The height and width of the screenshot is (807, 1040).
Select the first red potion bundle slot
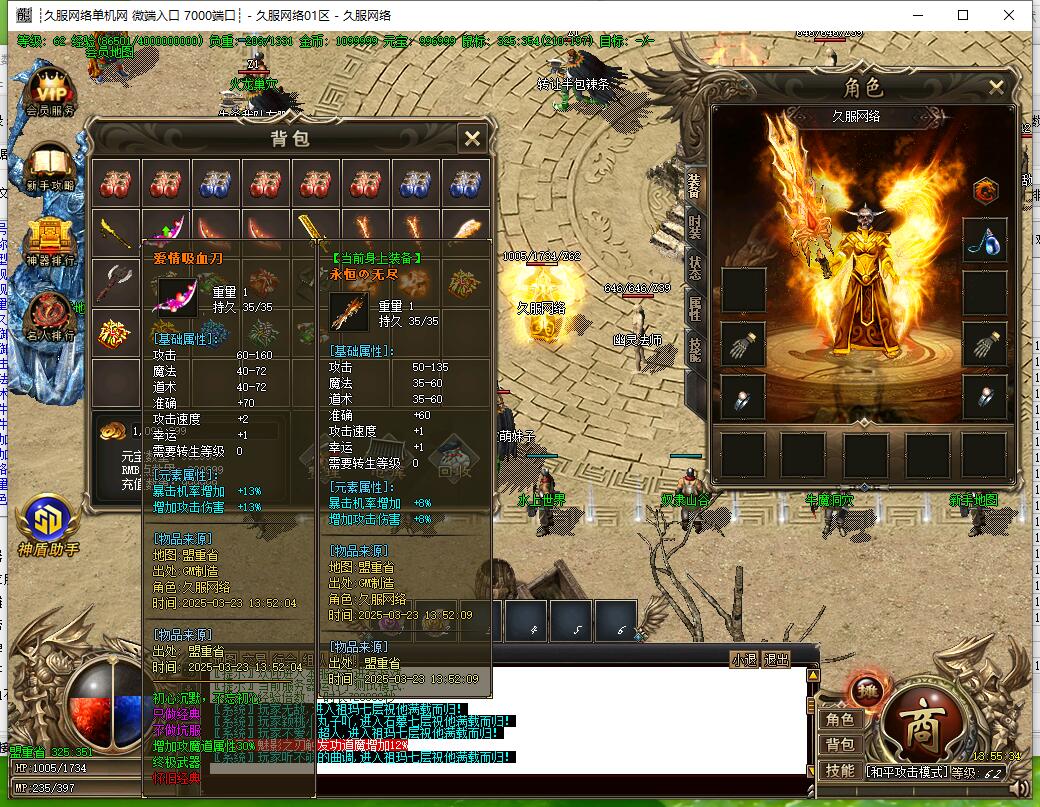[116, 183]
